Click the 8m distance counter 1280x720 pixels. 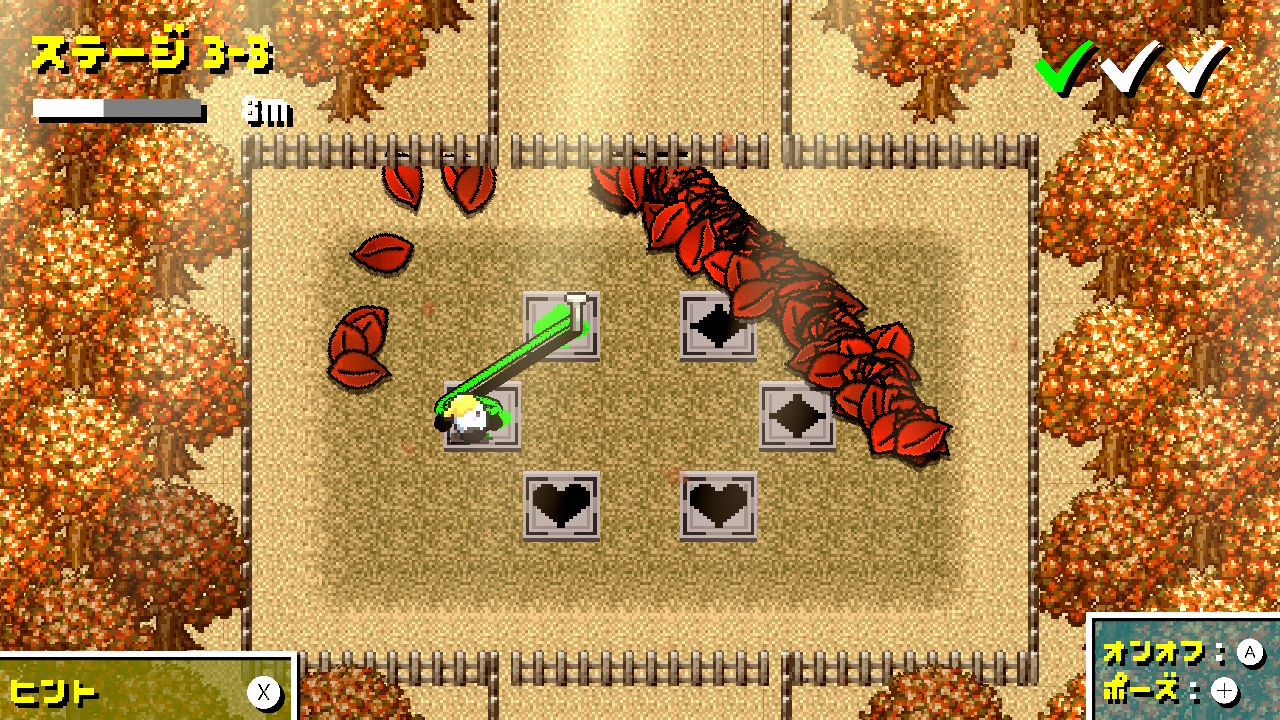[x=265, y=111]
